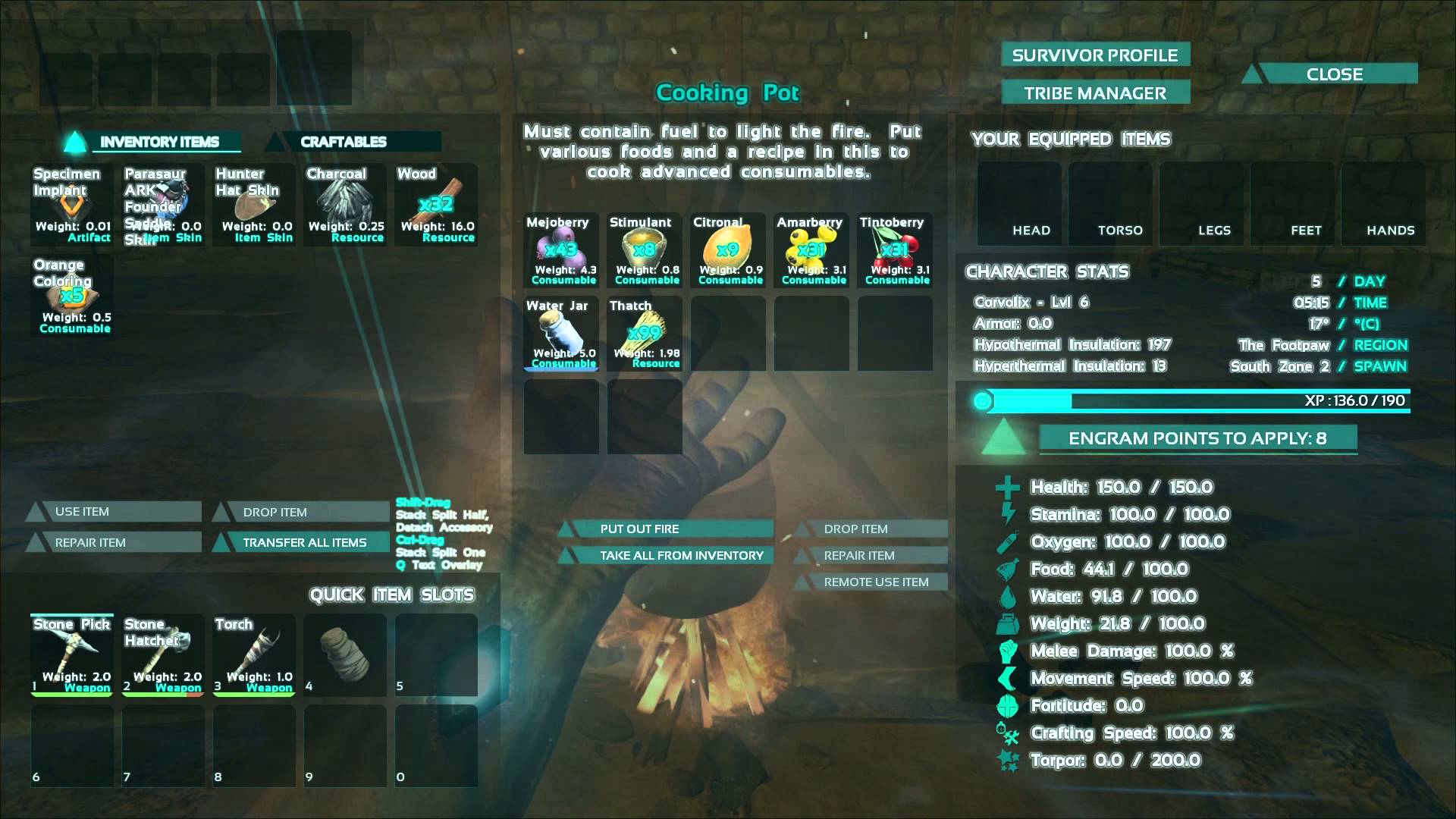Select the Stone Pick quick slot
Screen dimensions: 1456x819
(72, 654)
